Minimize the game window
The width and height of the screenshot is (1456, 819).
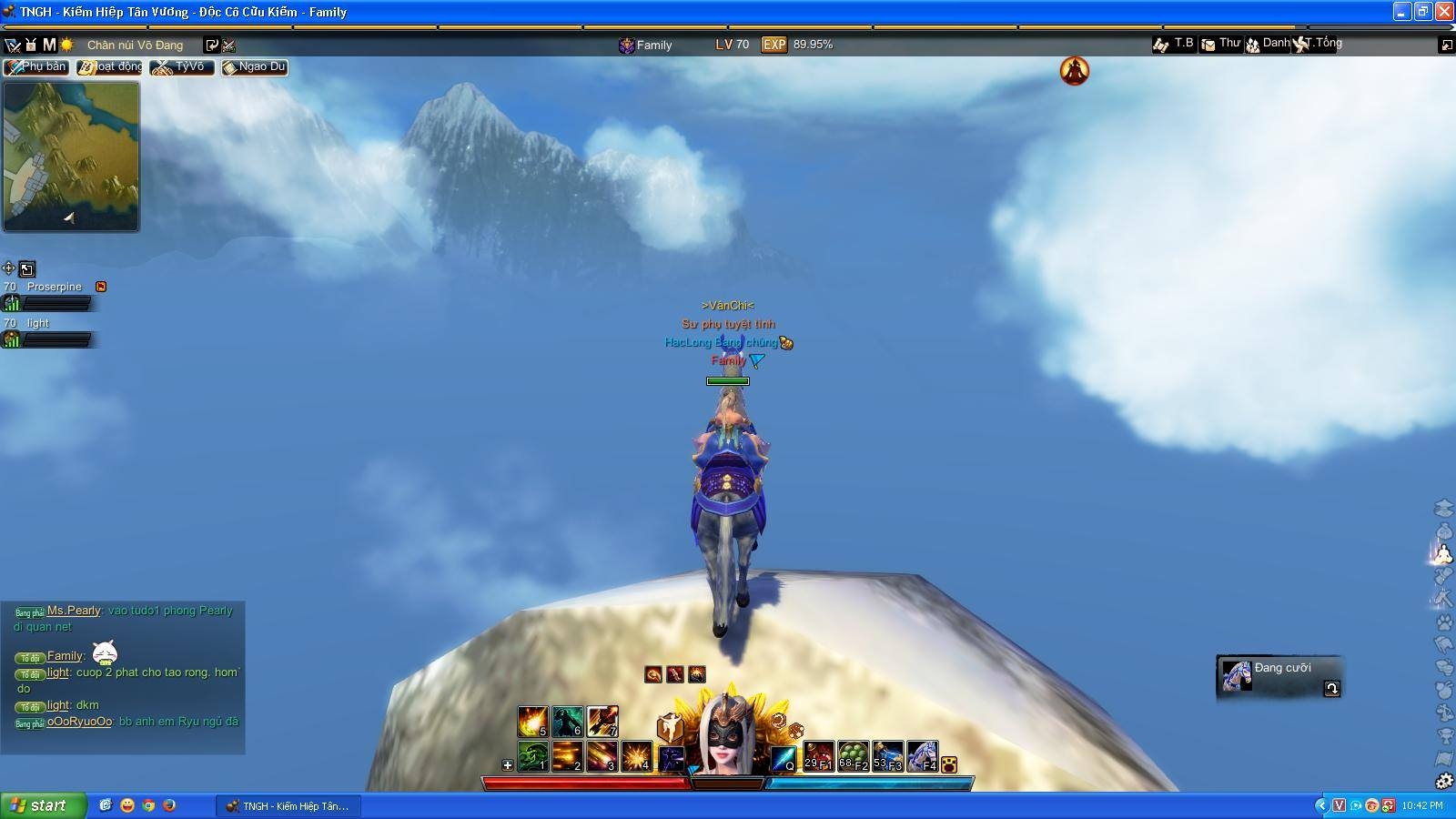coord(1401,12)
